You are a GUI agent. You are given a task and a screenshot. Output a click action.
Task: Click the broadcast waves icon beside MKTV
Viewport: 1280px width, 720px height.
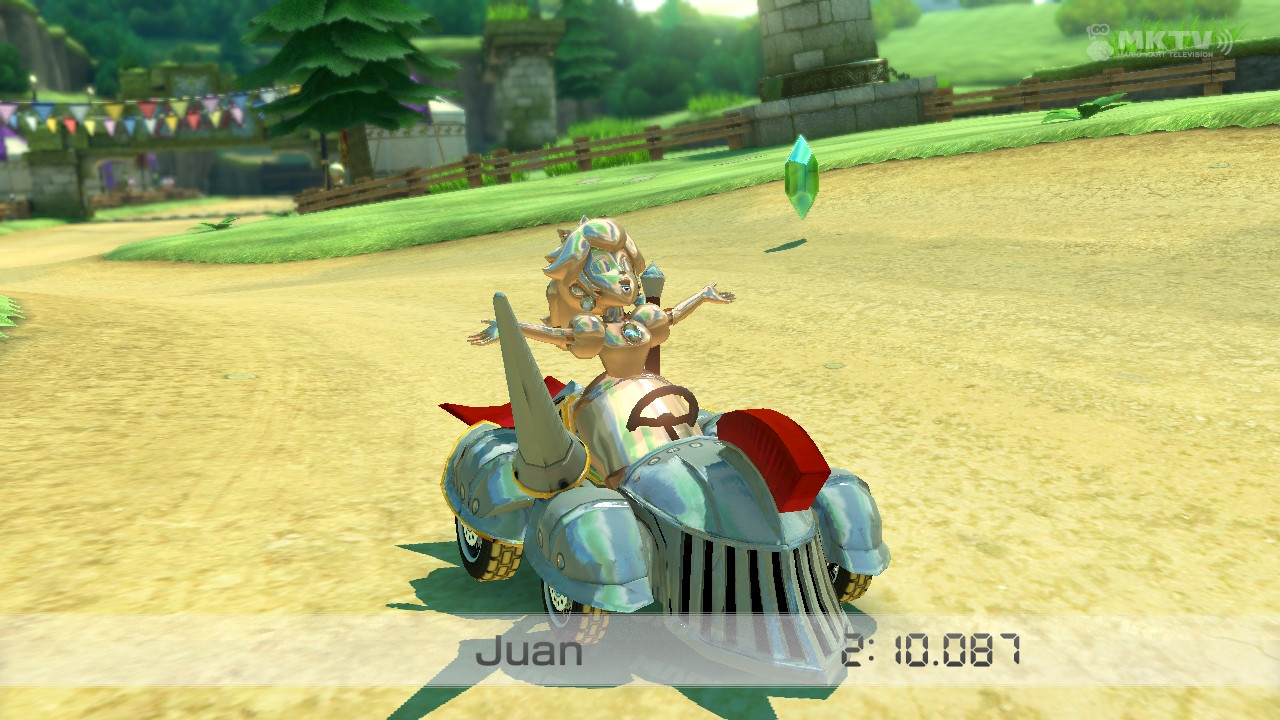pyautogui.click(x=1226, y=40)
